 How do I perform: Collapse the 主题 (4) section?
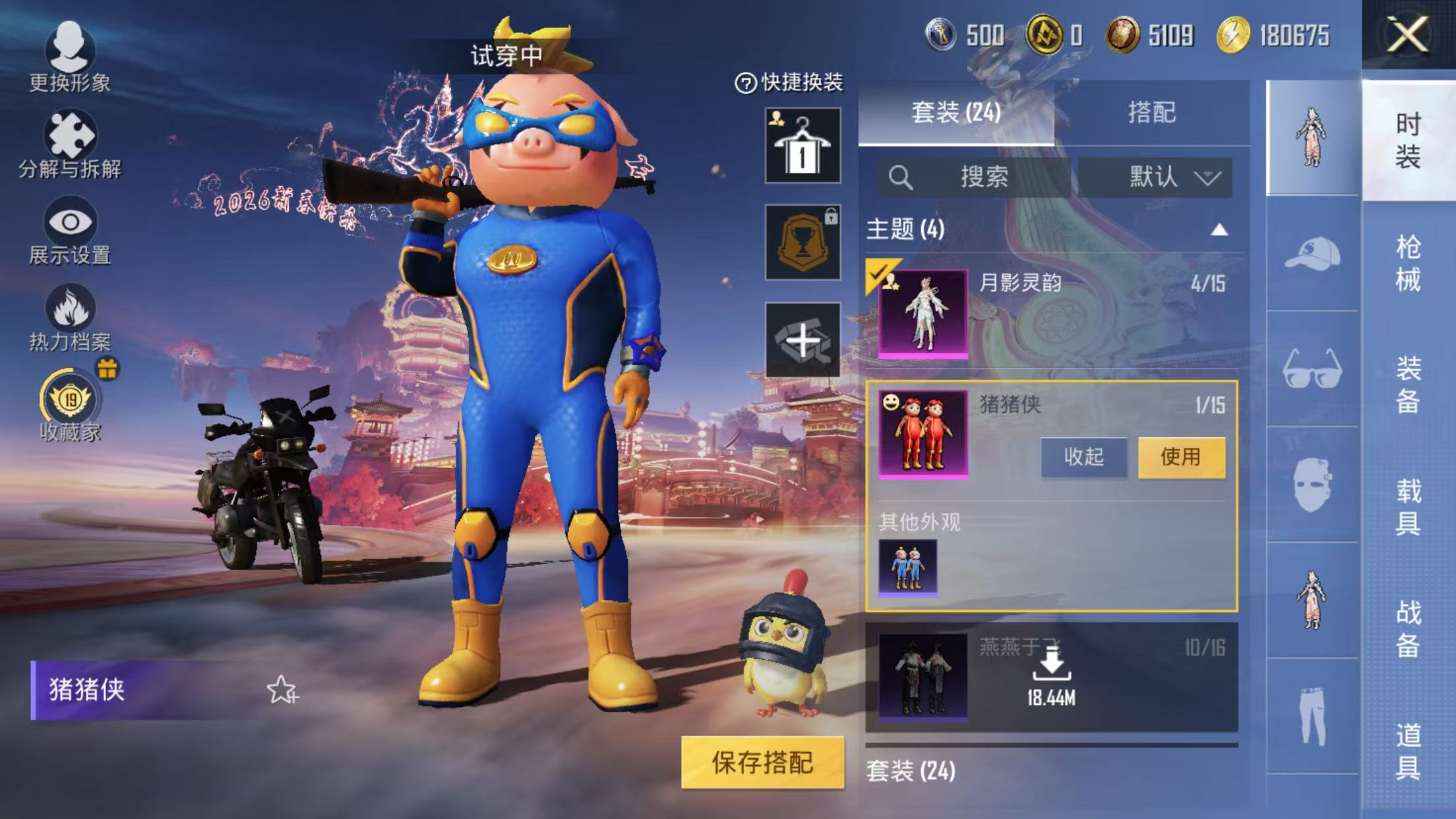click(1219, 229)
